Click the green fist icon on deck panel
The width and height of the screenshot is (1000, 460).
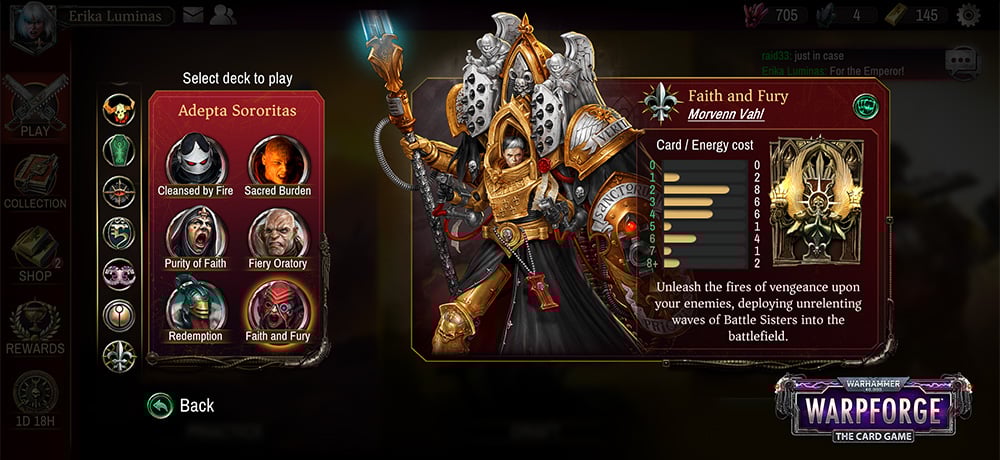[x=862, y=105]
